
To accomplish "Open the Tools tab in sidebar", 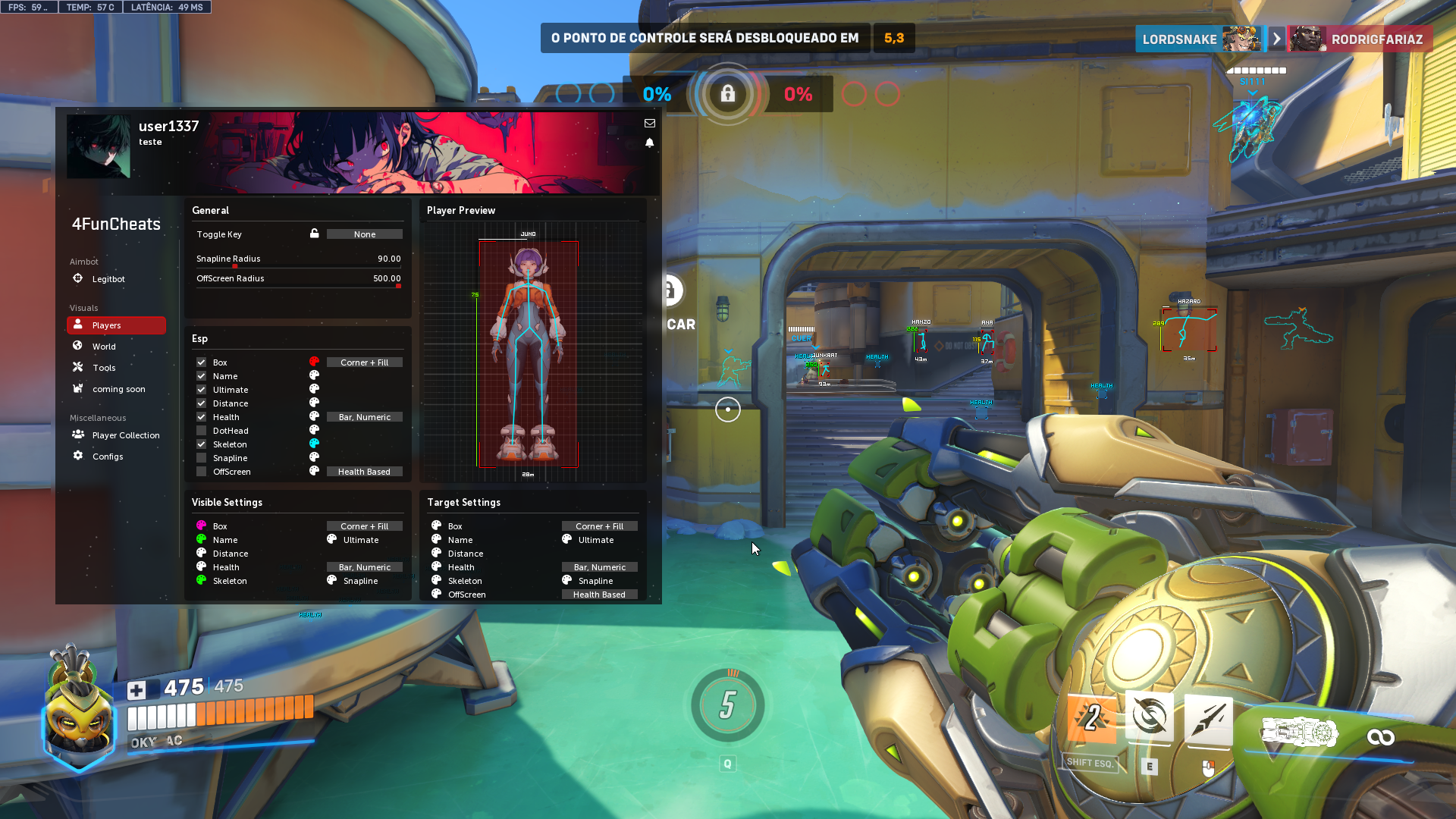I will point(104,368).
